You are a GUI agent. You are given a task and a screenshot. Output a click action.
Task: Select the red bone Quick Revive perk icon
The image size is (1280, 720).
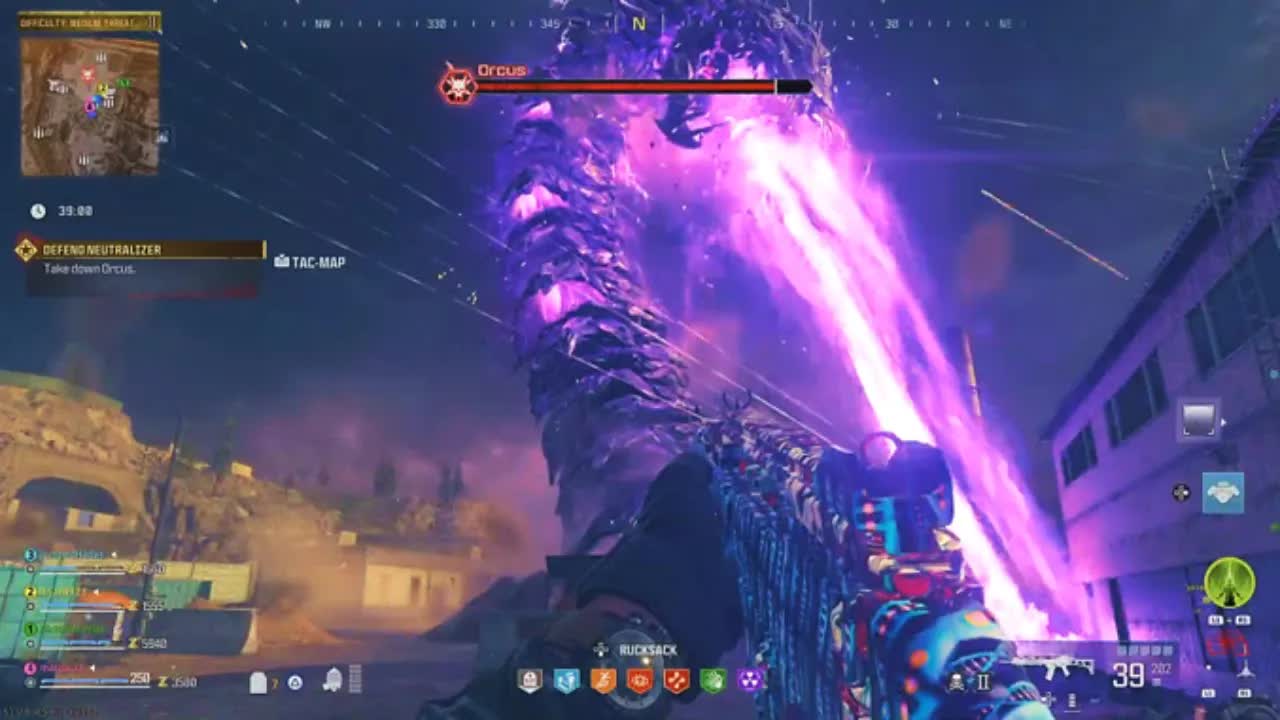(x=677, y=681)
